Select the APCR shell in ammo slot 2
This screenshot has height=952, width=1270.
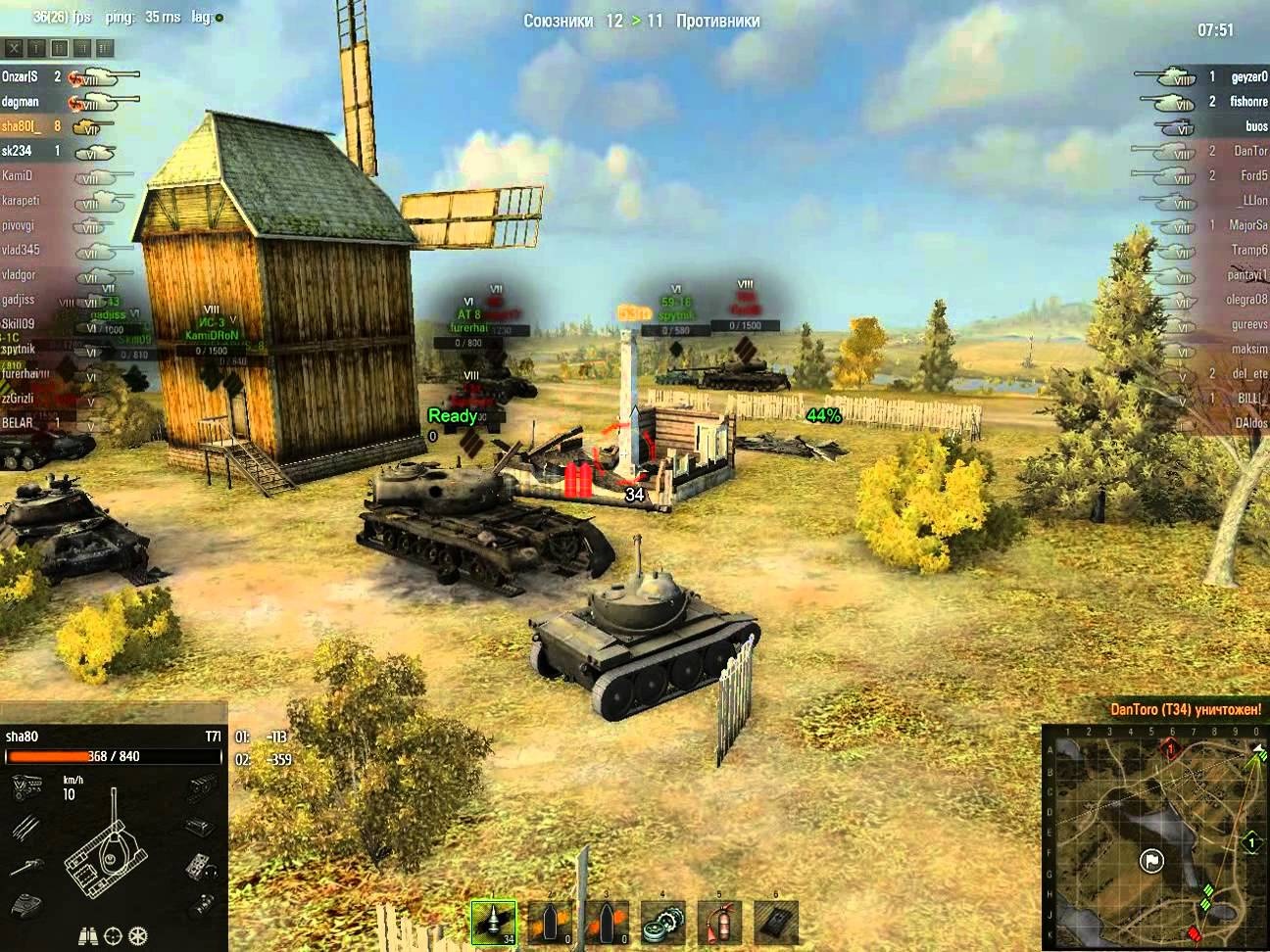(x=551, y=922)
